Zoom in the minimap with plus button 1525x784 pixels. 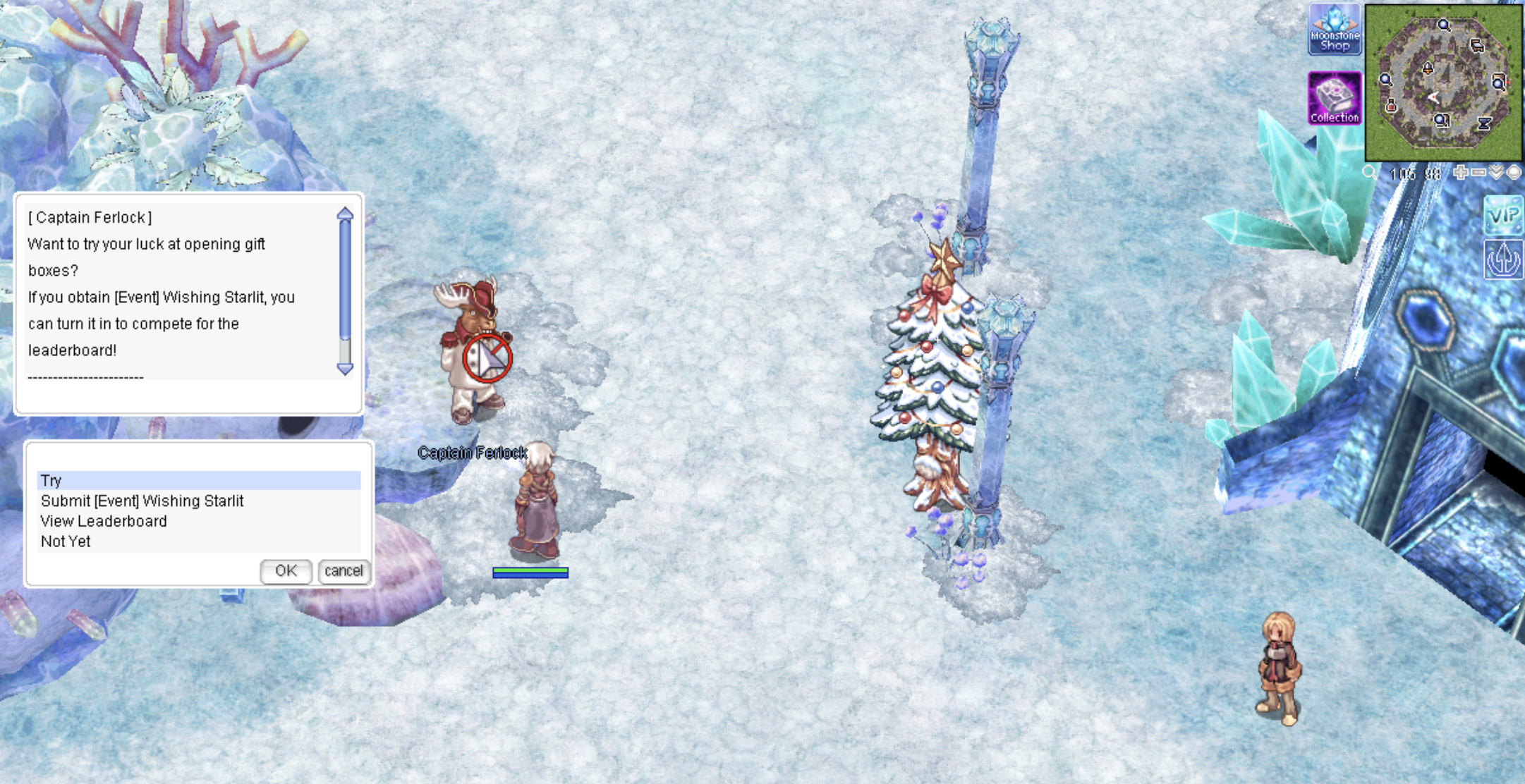point(1460,173)
